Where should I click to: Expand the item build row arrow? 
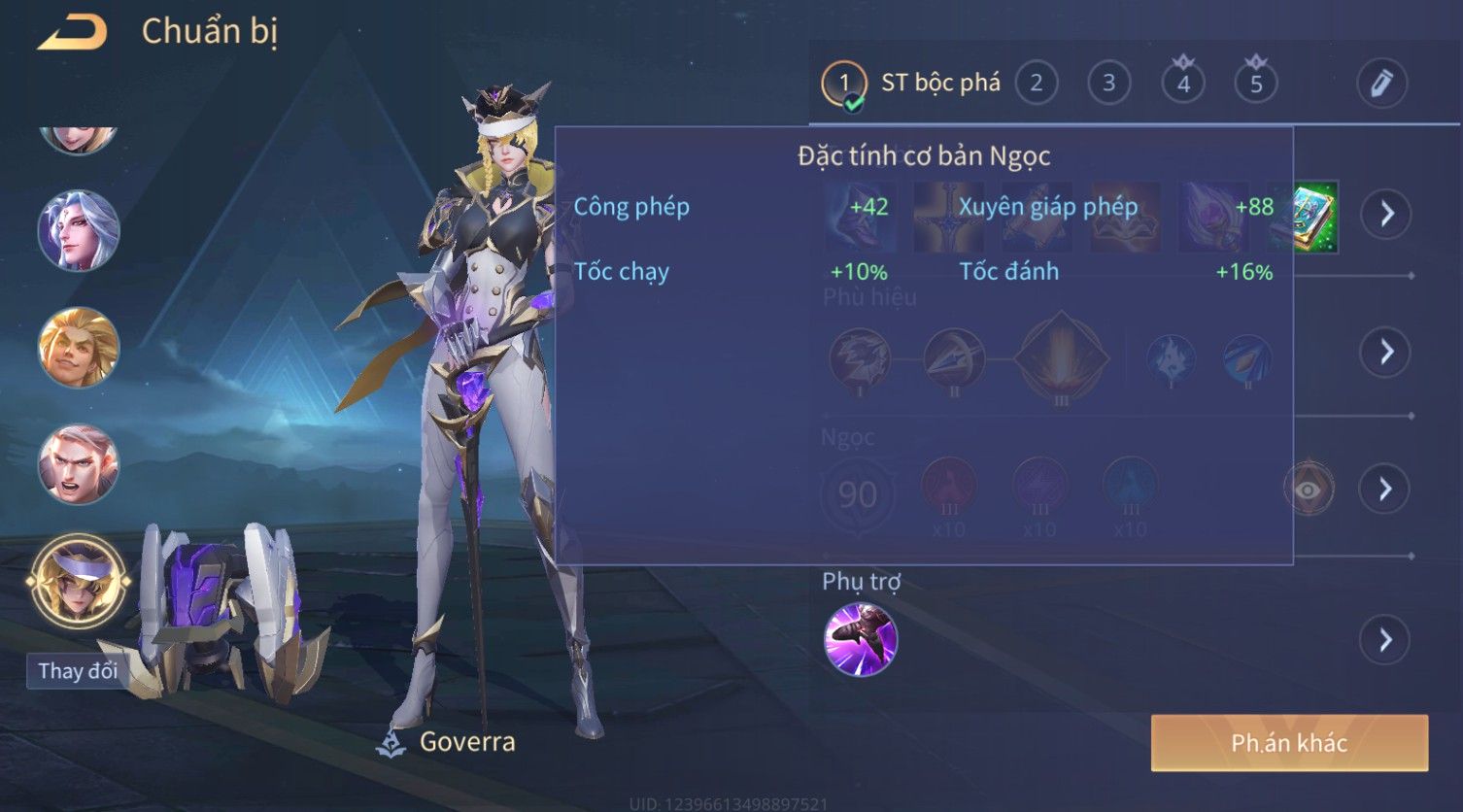tap(1385, 214)
